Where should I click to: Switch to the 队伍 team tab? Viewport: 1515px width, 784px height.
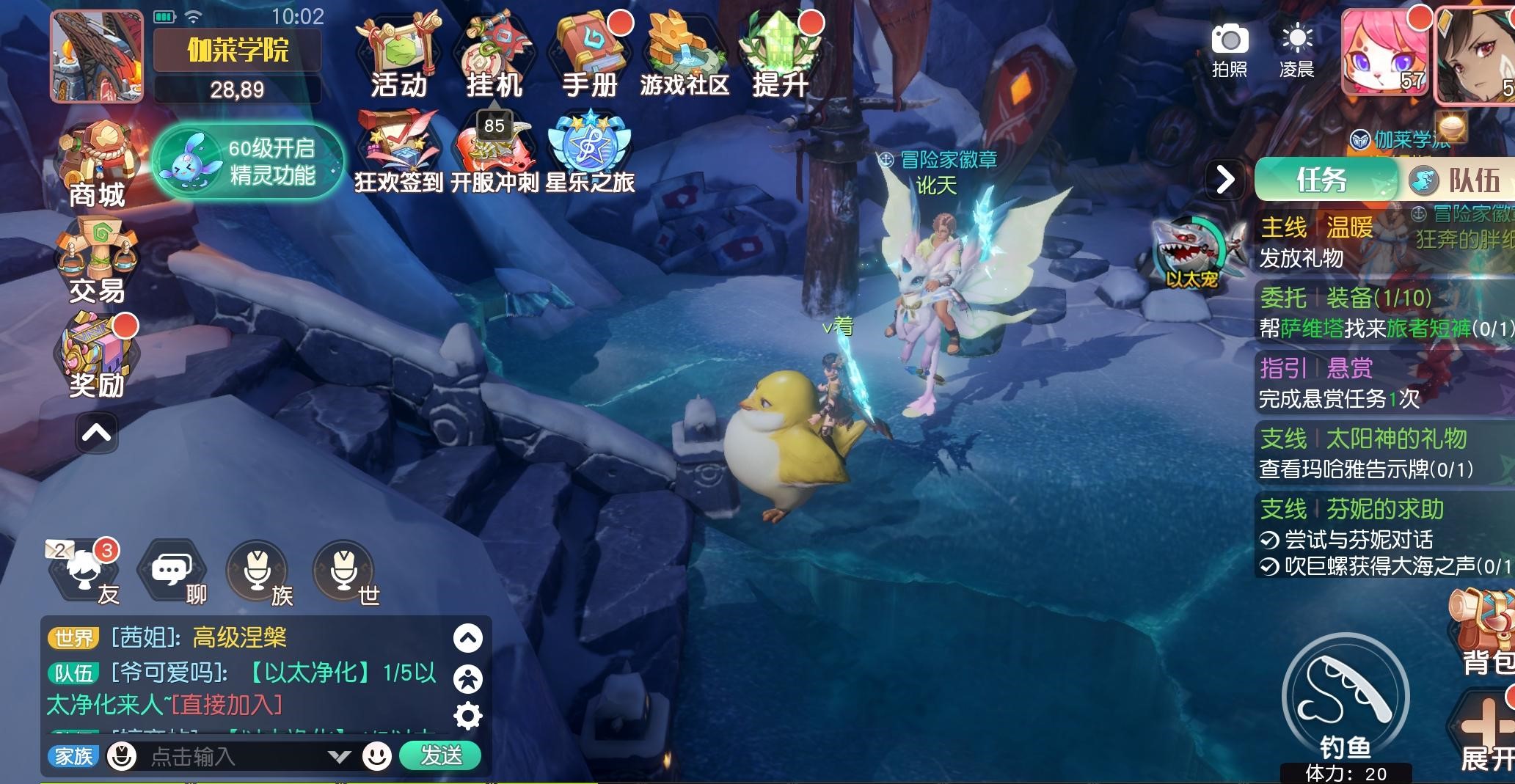[1456, 180]
